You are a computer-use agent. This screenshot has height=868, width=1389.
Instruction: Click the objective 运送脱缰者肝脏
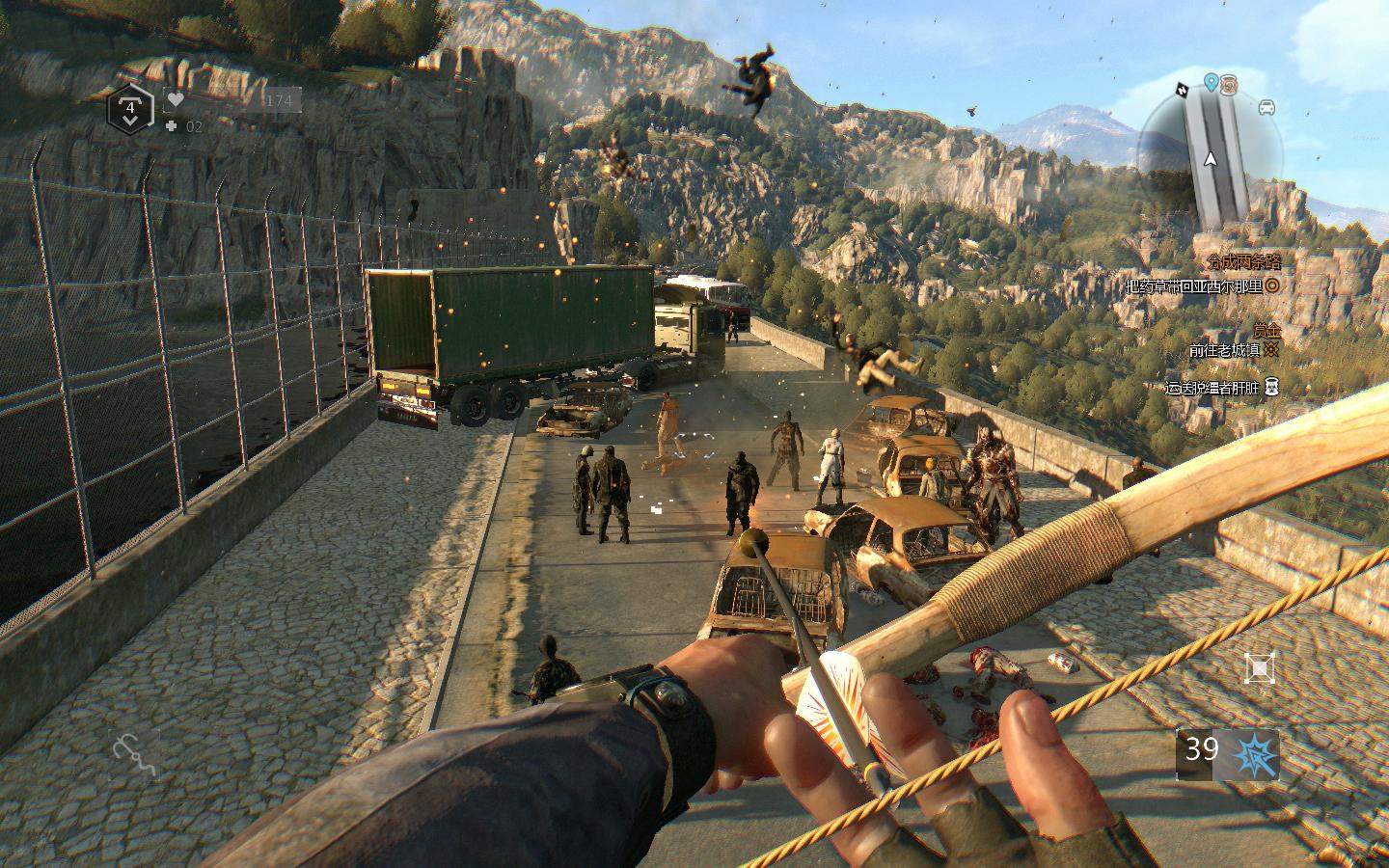pos(1212,388)
